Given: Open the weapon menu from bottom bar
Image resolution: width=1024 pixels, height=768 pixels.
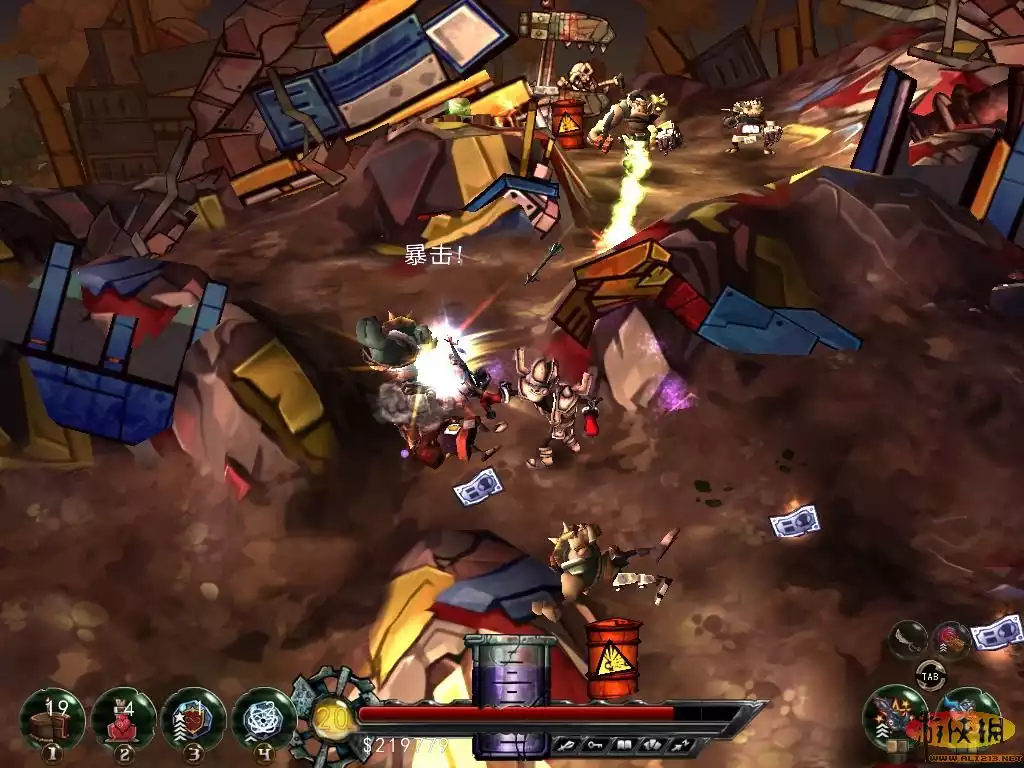Looking at the screenshot, I should click(x=567, y=745).
